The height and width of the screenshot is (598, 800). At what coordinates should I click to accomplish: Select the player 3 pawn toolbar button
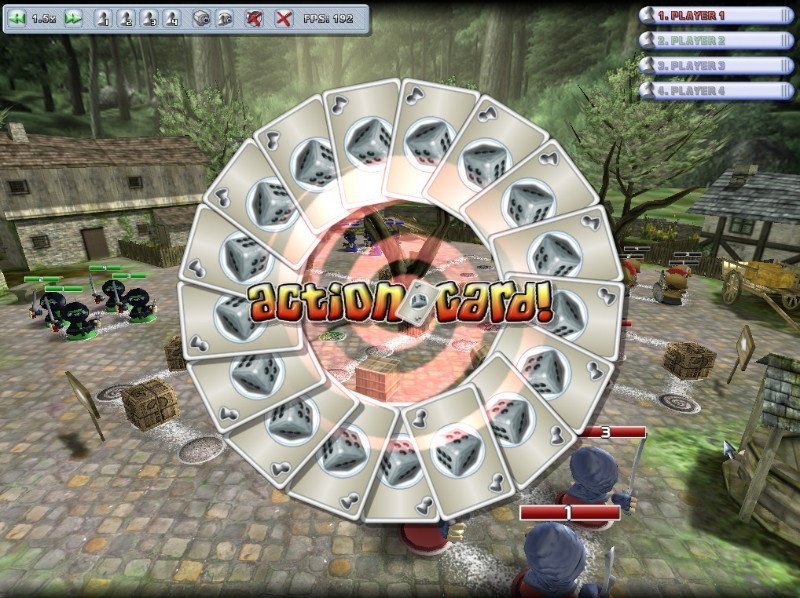pyautogui.click(x=148, y=19)
